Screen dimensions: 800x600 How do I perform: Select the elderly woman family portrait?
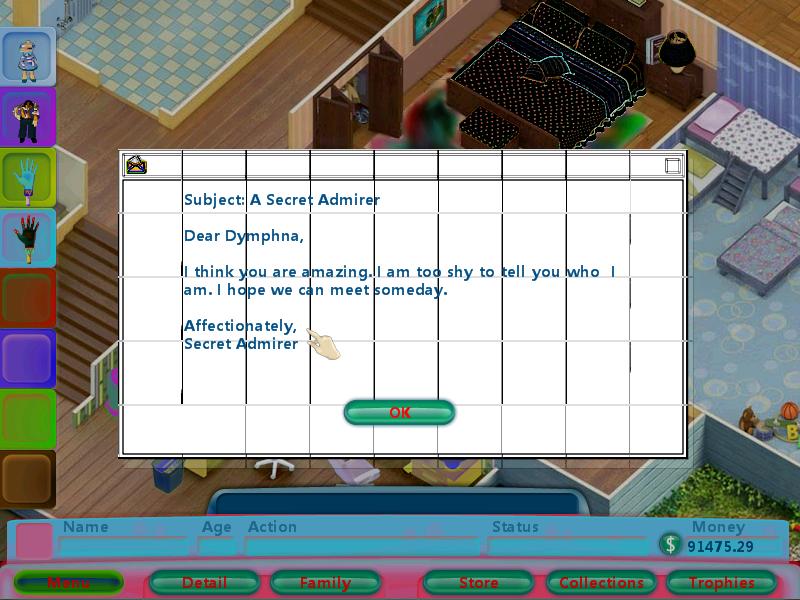click(x=26, y=57)
